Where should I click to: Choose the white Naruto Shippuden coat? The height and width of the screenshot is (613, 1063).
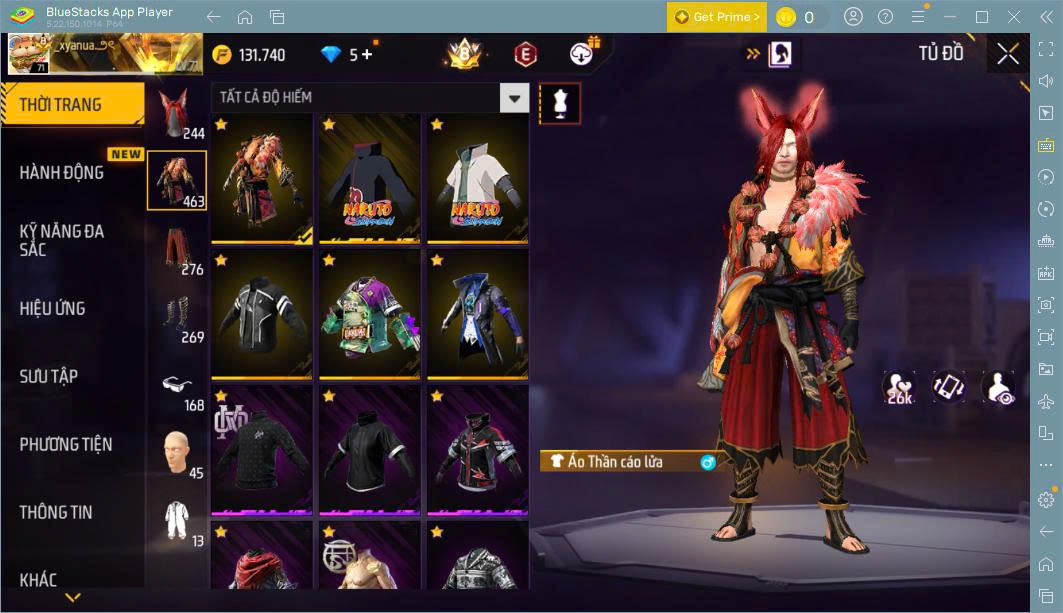pyautogui.click(x=477, y=179)
